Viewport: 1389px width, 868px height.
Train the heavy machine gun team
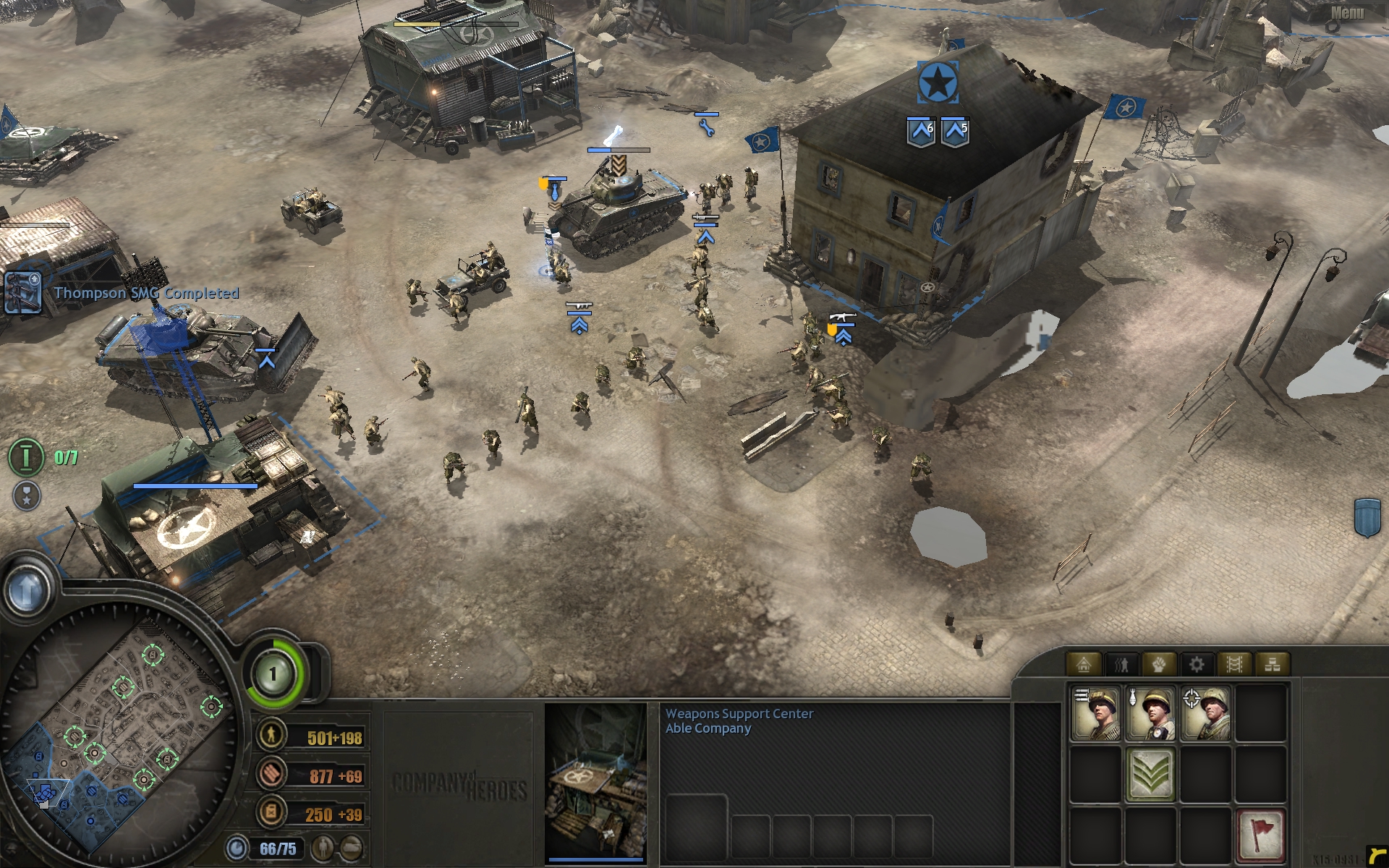coord(1096,714)
